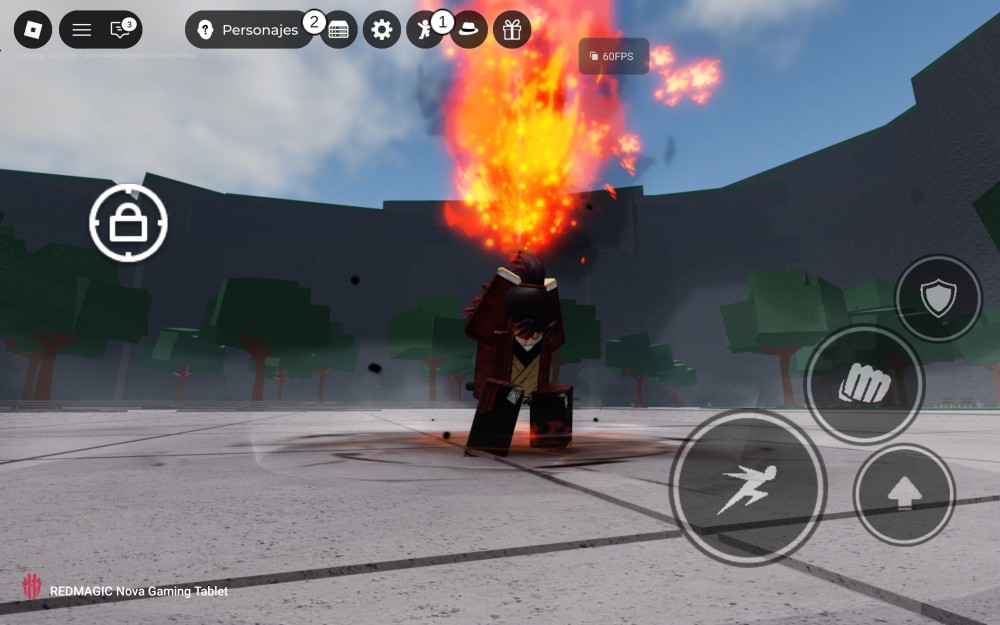Click the 60FPS overlay indicator

tap(614, 56)
